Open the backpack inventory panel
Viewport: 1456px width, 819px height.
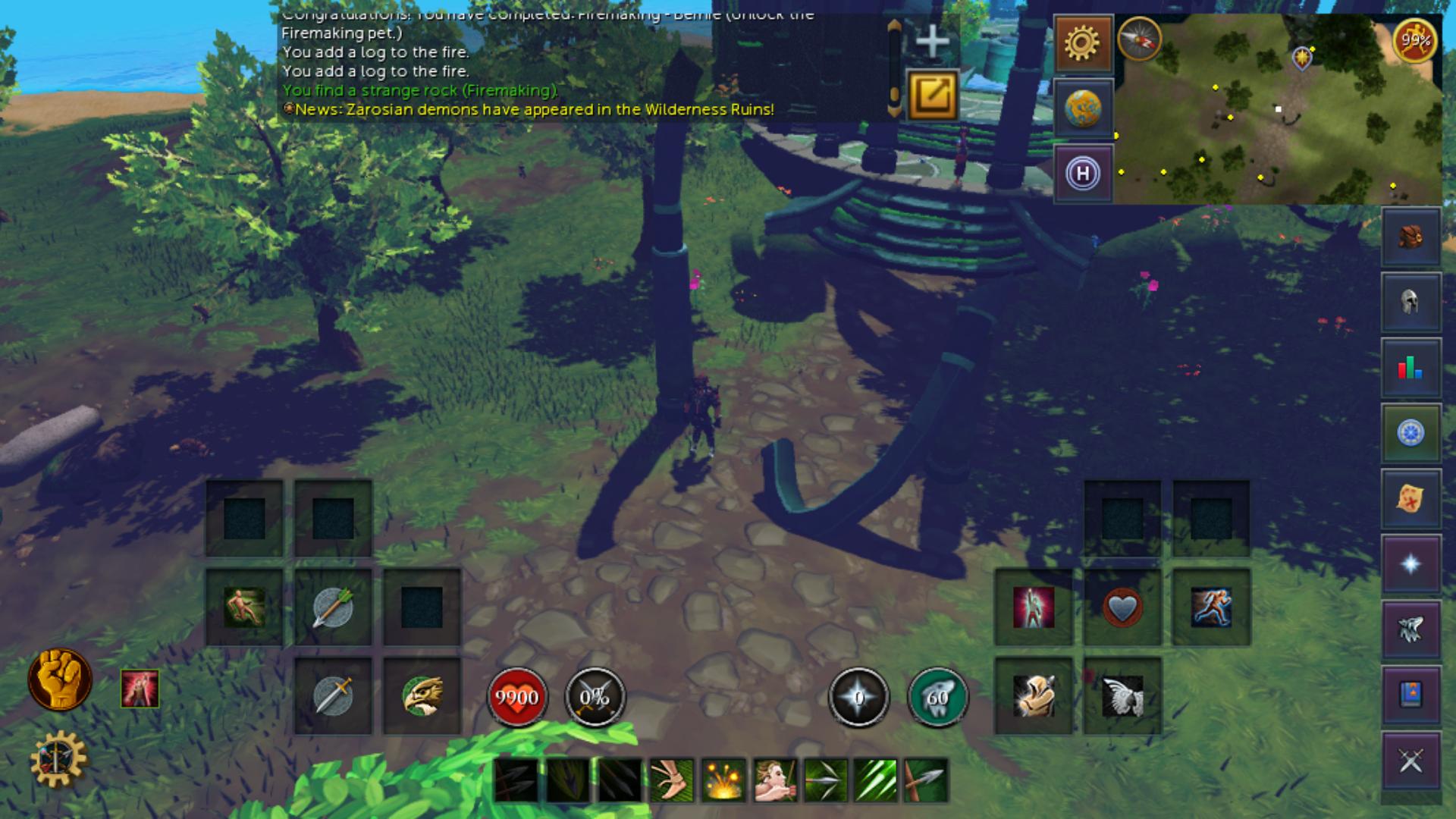click(x=1410, y=237)
